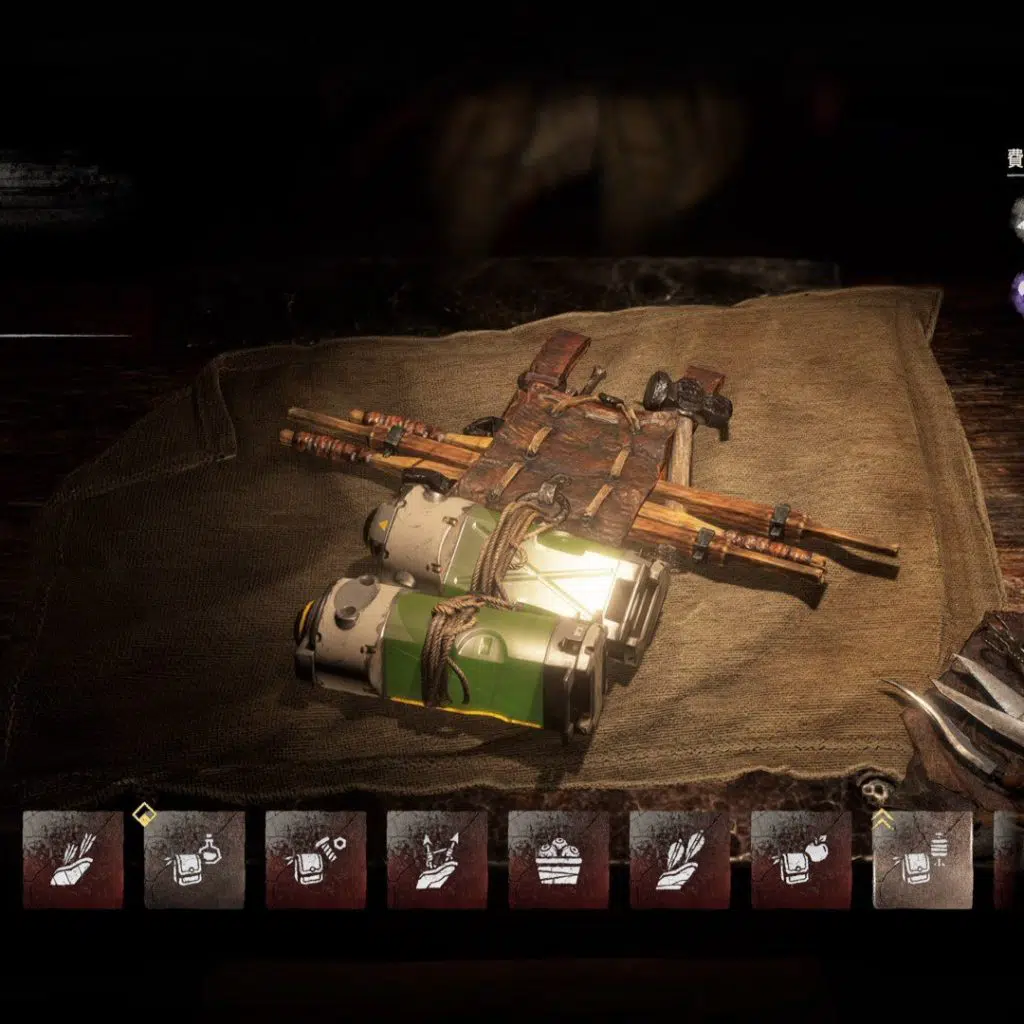The width and height of the screenshot is (1024, 1024).
Task: Open the basket of bombs upgrade
Action: coord(558,859)
